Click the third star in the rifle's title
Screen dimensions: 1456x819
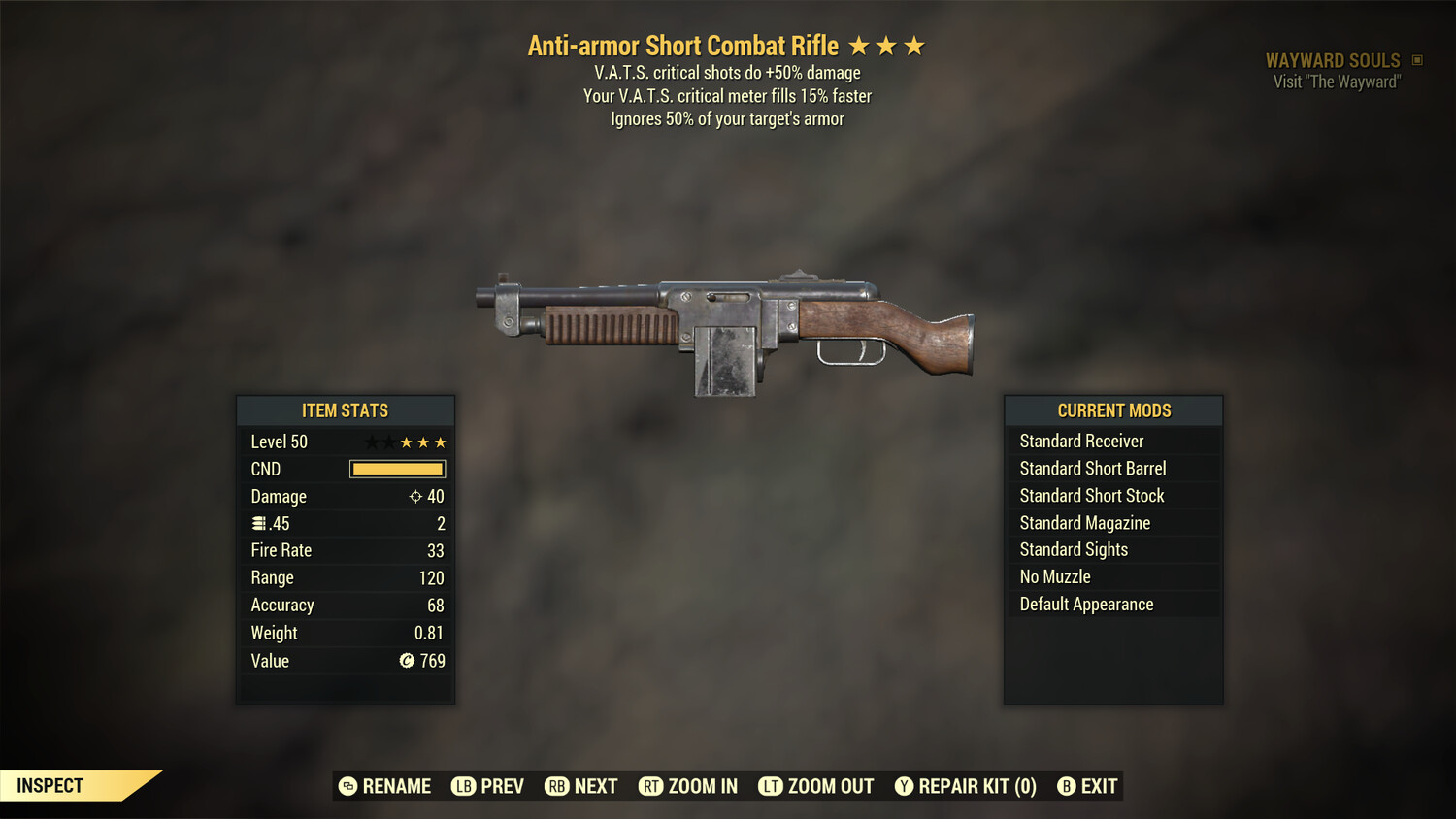(913, 45)
